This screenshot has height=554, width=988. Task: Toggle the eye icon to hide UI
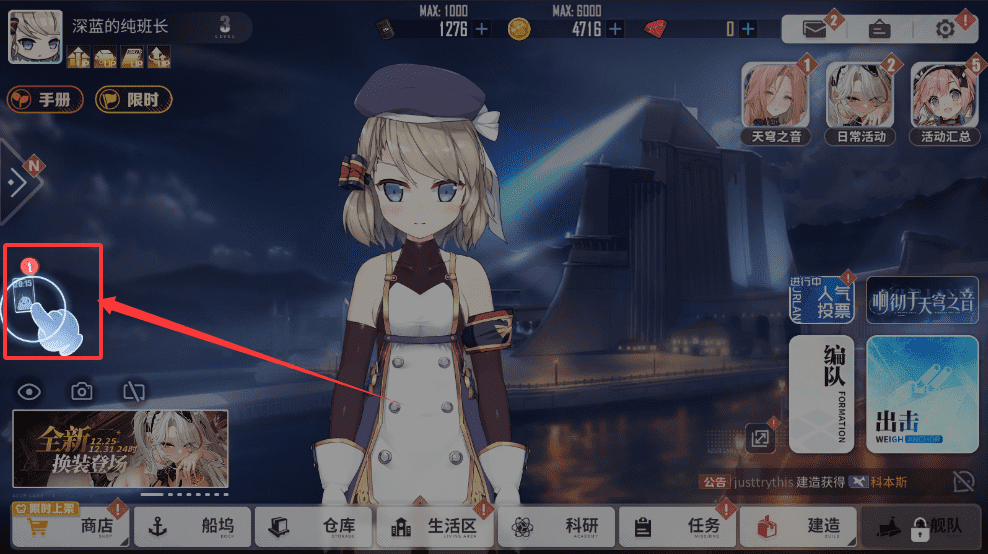pos(29,391)
